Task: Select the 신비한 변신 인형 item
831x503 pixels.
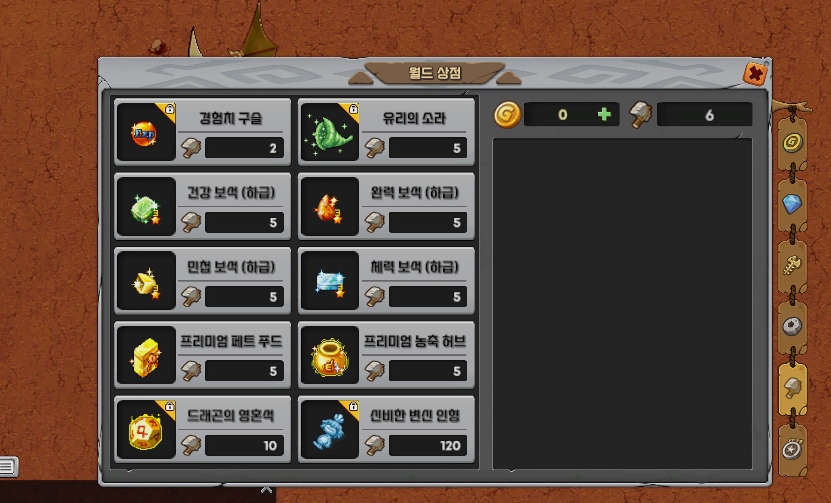Action: (386, 428)
